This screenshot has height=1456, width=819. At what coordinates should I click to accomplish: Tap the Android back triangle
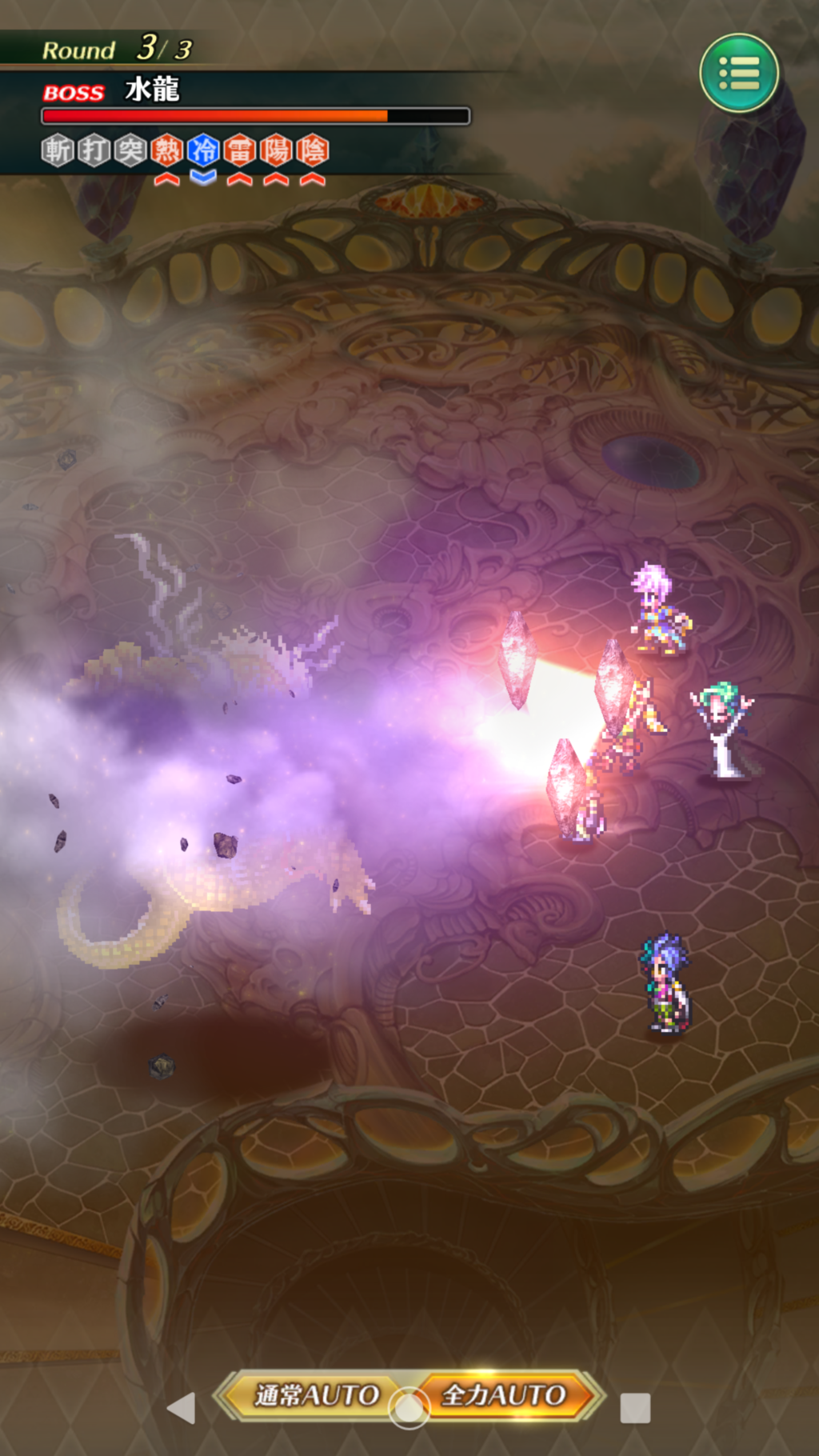(x=182, y=1408)
